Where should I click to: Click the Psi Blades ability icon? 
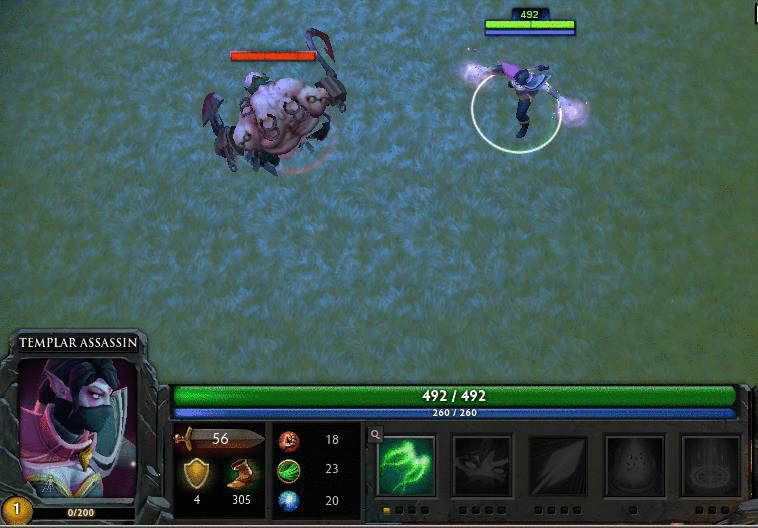click(558, 465)
